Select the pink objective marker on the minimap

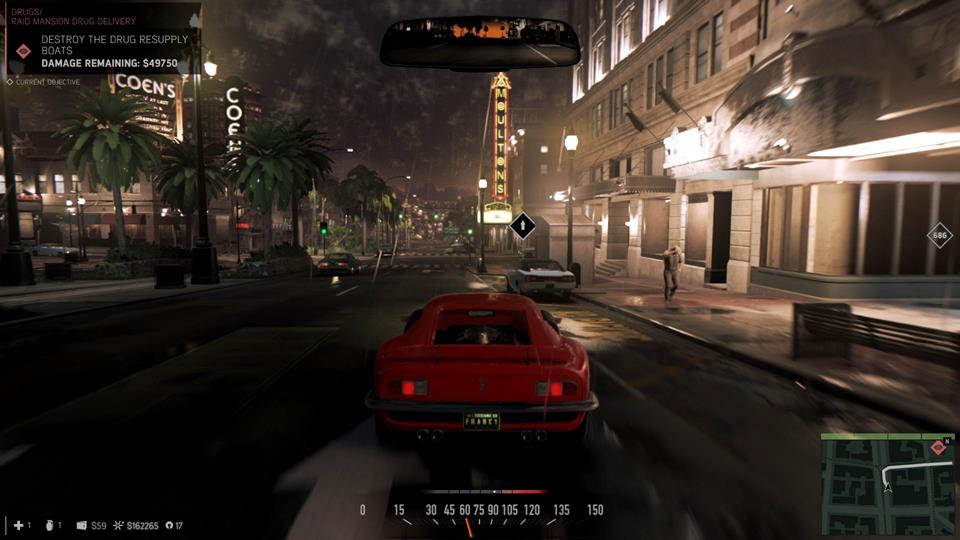click(x=938, y=448)
